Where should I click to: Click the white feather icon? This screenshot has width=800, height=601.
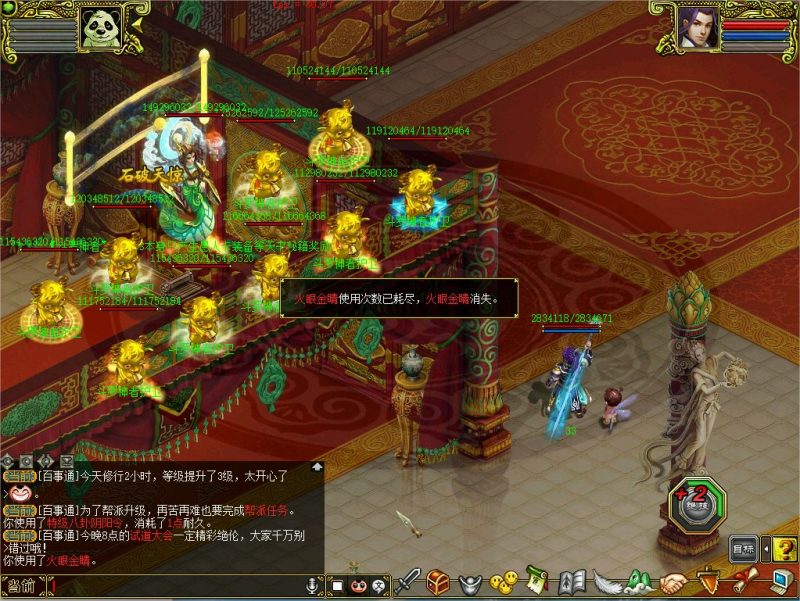pos(607,581)
